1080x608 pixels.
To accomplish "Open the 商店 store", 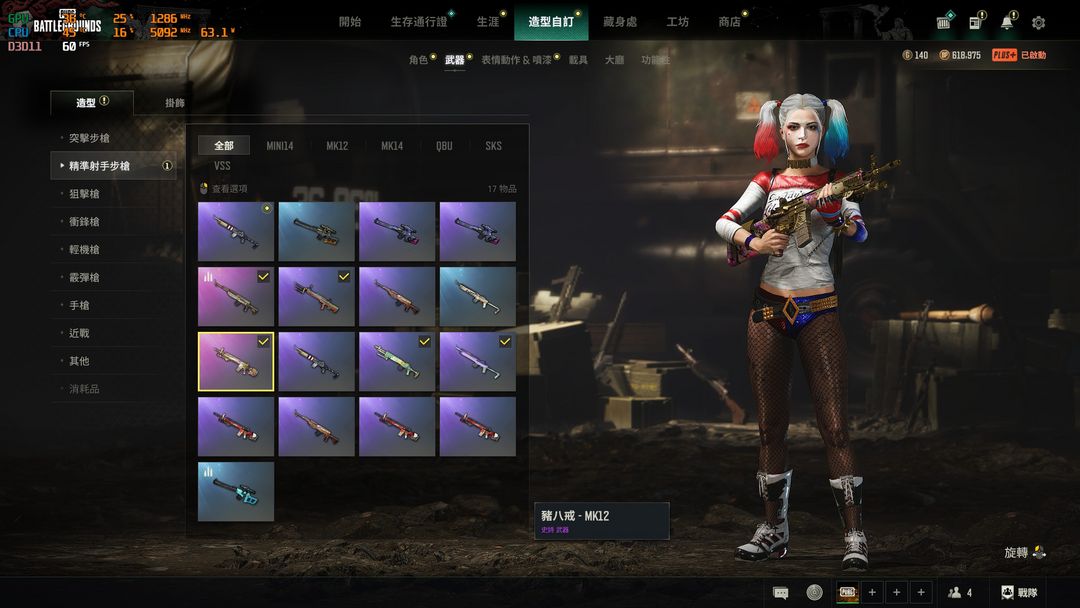I will tap(729, 21).
